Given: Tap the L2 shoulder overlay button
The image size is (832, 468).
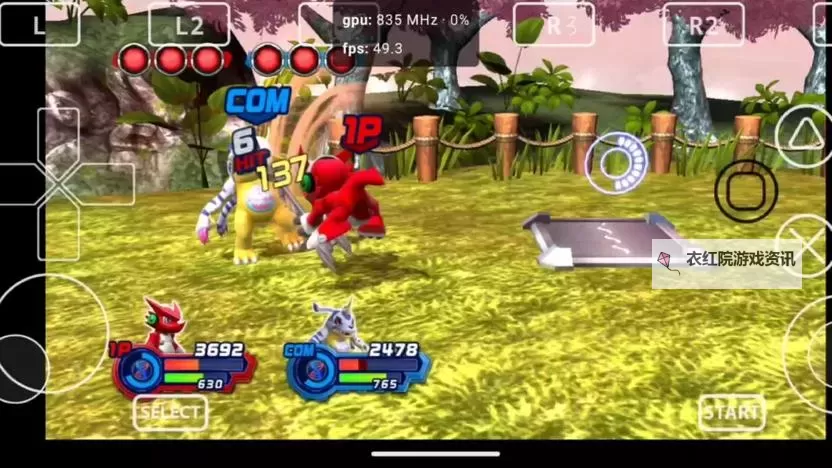Looking at the screenshot, I should tap(189, 25).
